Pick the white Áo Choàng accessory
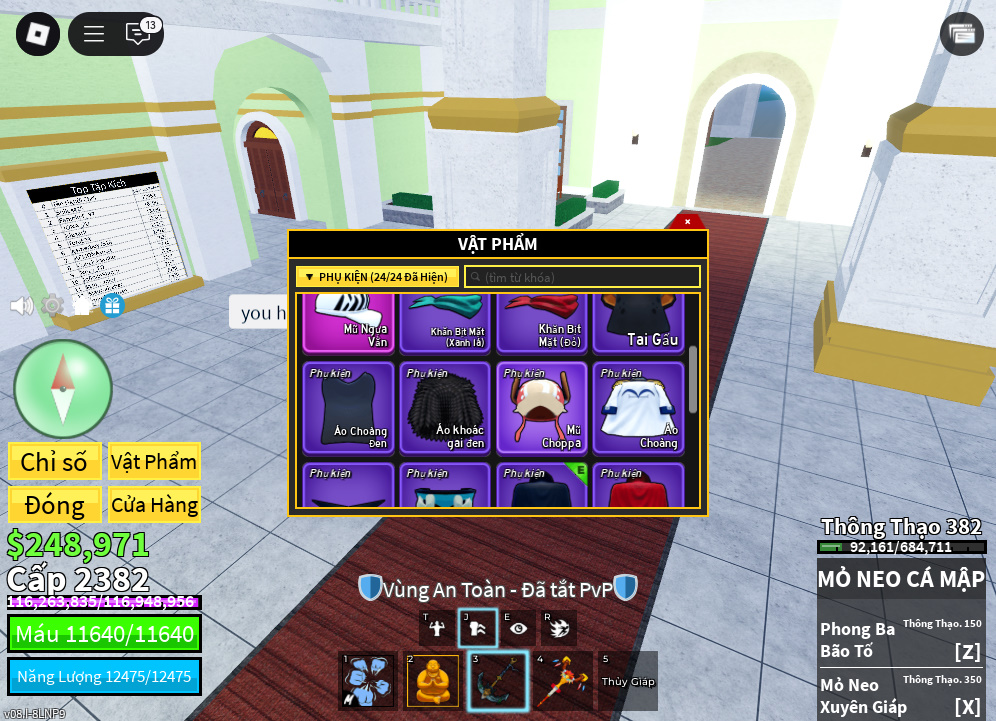This screenshot has width=996, height=721. click(638, 406)
